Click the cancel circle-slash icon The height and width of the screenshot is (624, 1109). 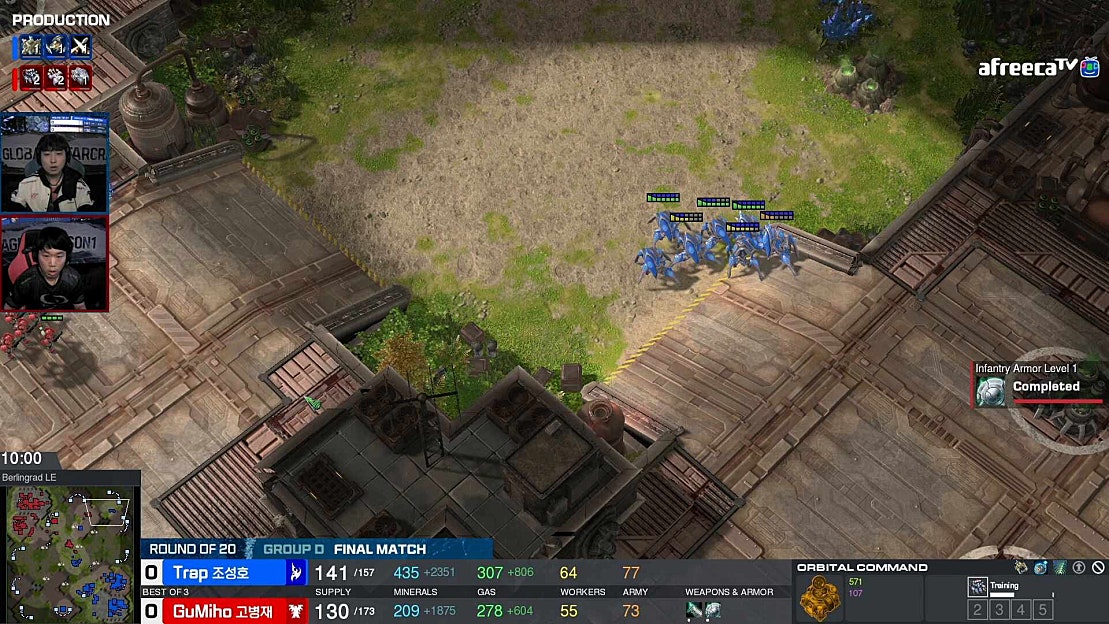tap(1098, 568)
